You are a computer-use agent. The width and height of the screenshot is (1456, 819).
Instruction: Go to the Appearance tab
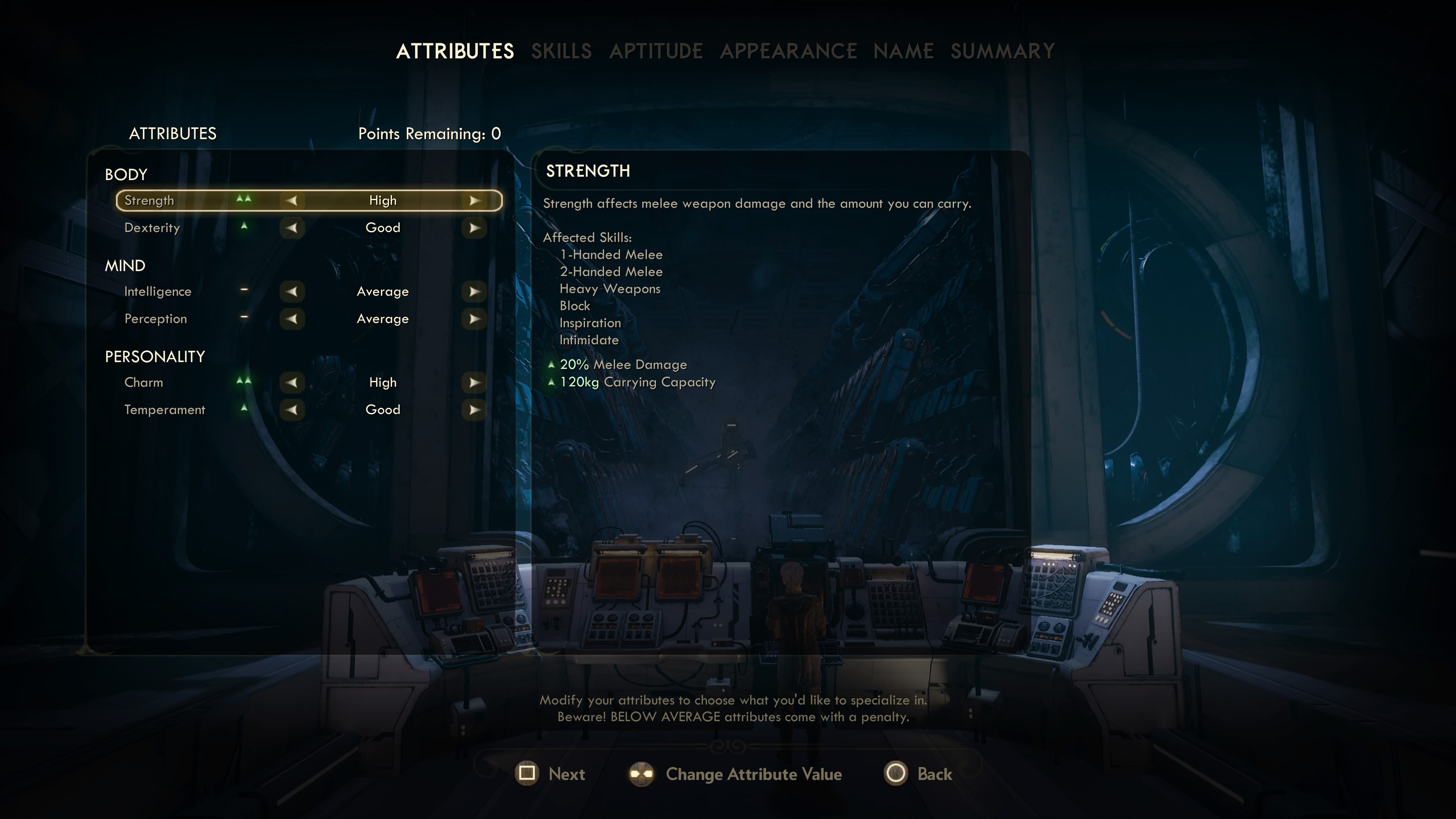tap(788, 52)
